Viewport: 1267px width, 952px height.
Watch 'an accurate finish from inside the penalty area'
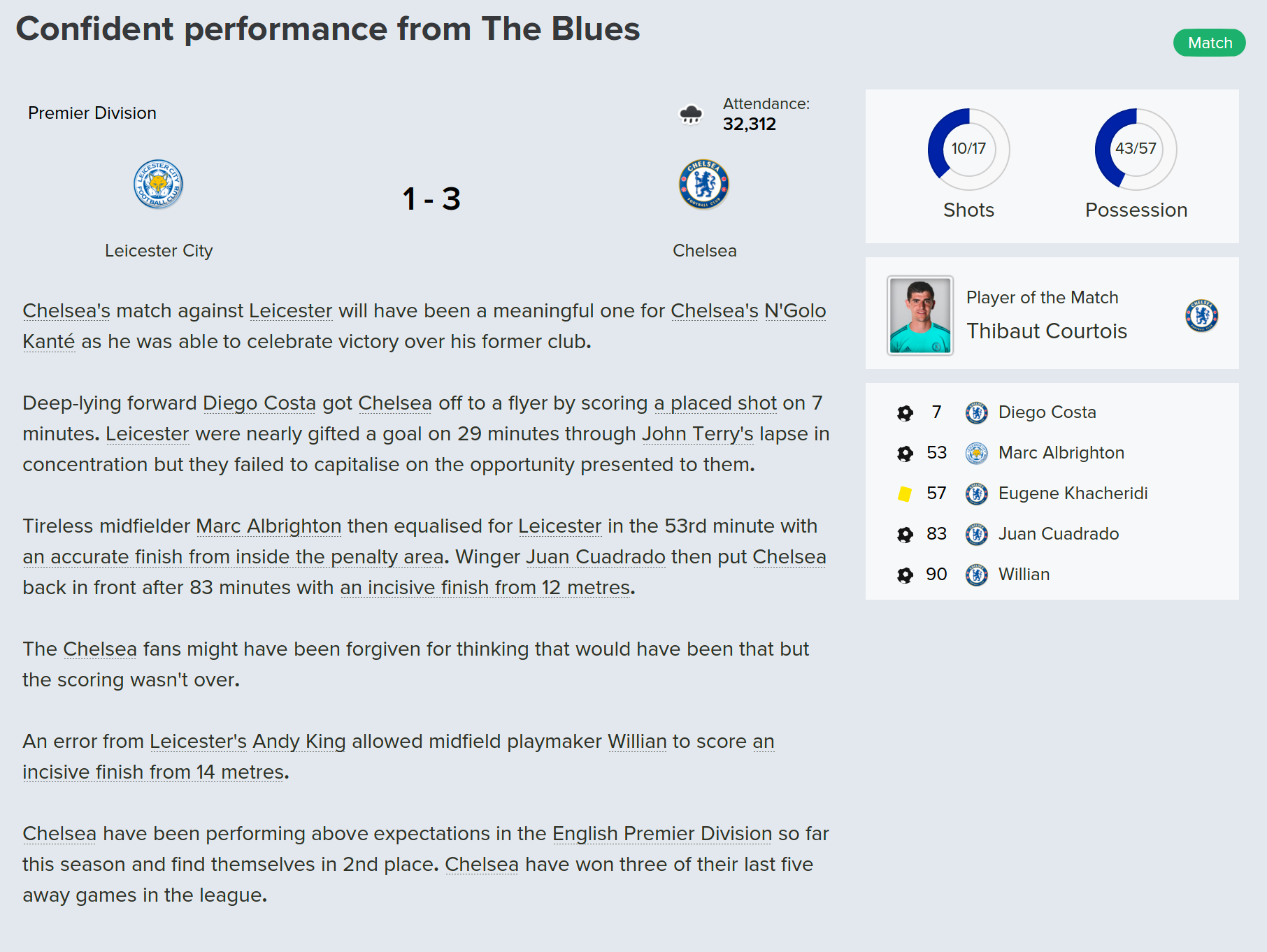coord(233,556)
